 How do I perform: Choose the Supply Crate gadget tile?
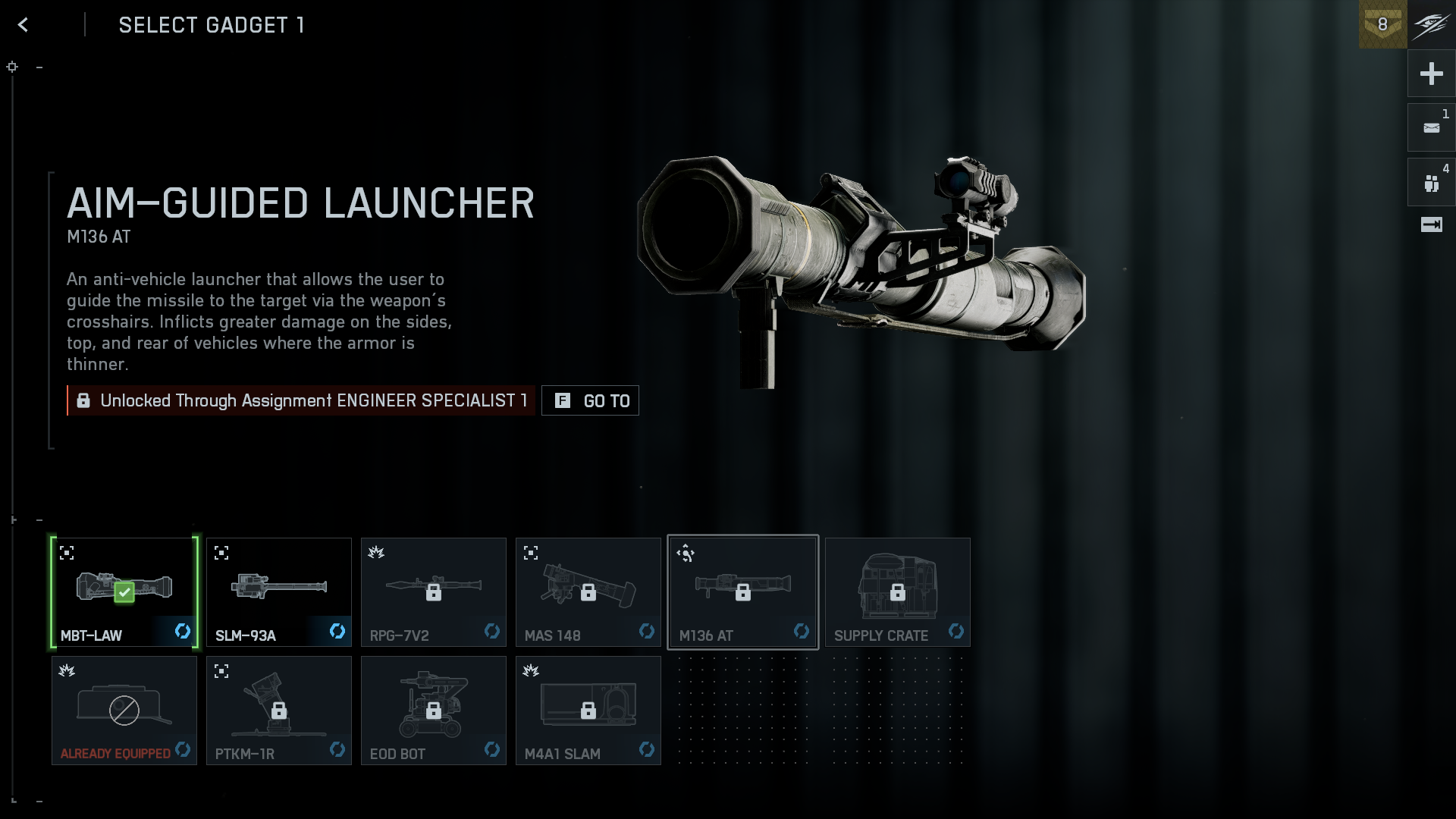(898, 592)
